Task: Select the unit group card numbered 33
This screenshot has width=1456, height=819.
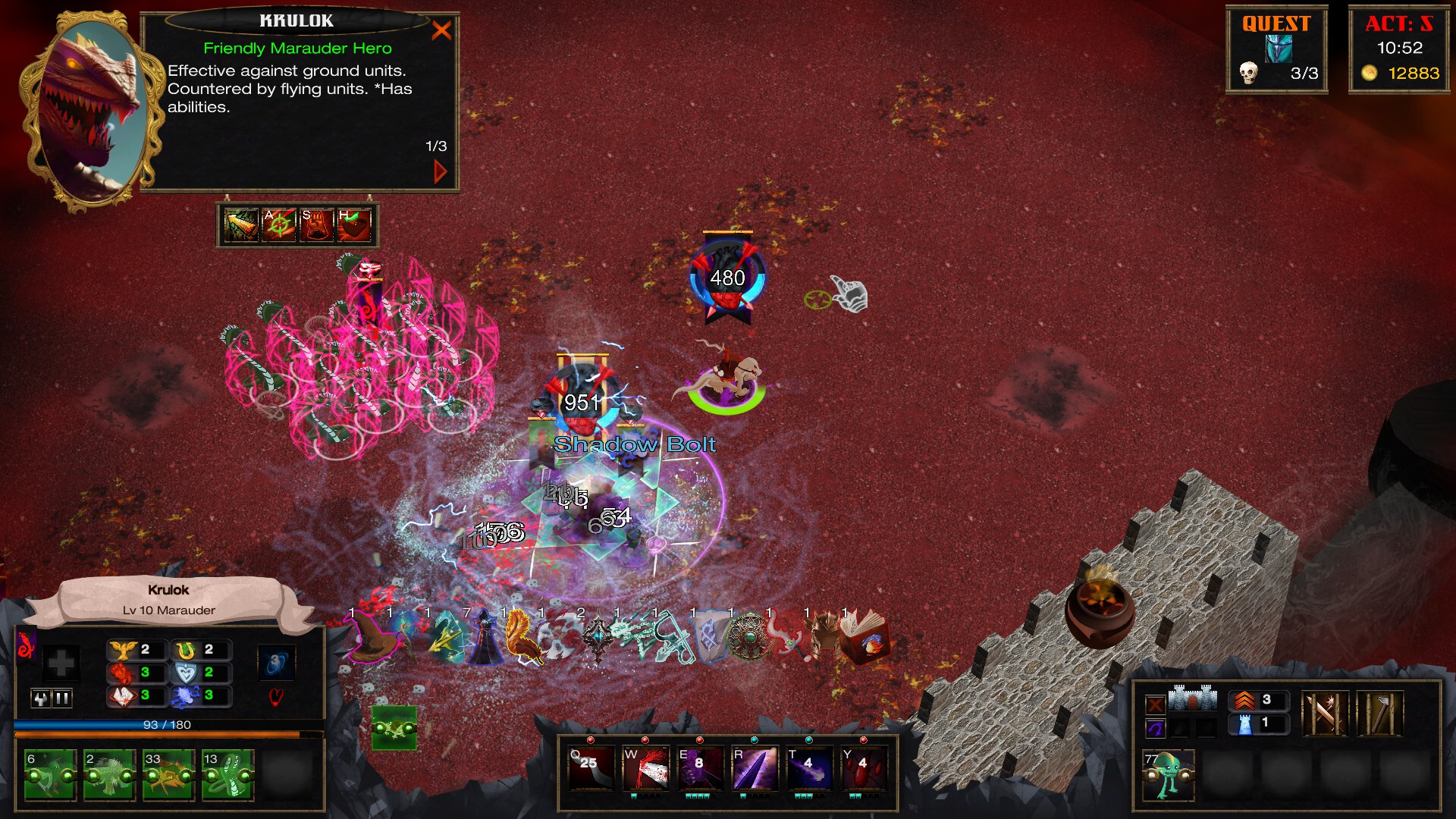Action: (168, 775)
